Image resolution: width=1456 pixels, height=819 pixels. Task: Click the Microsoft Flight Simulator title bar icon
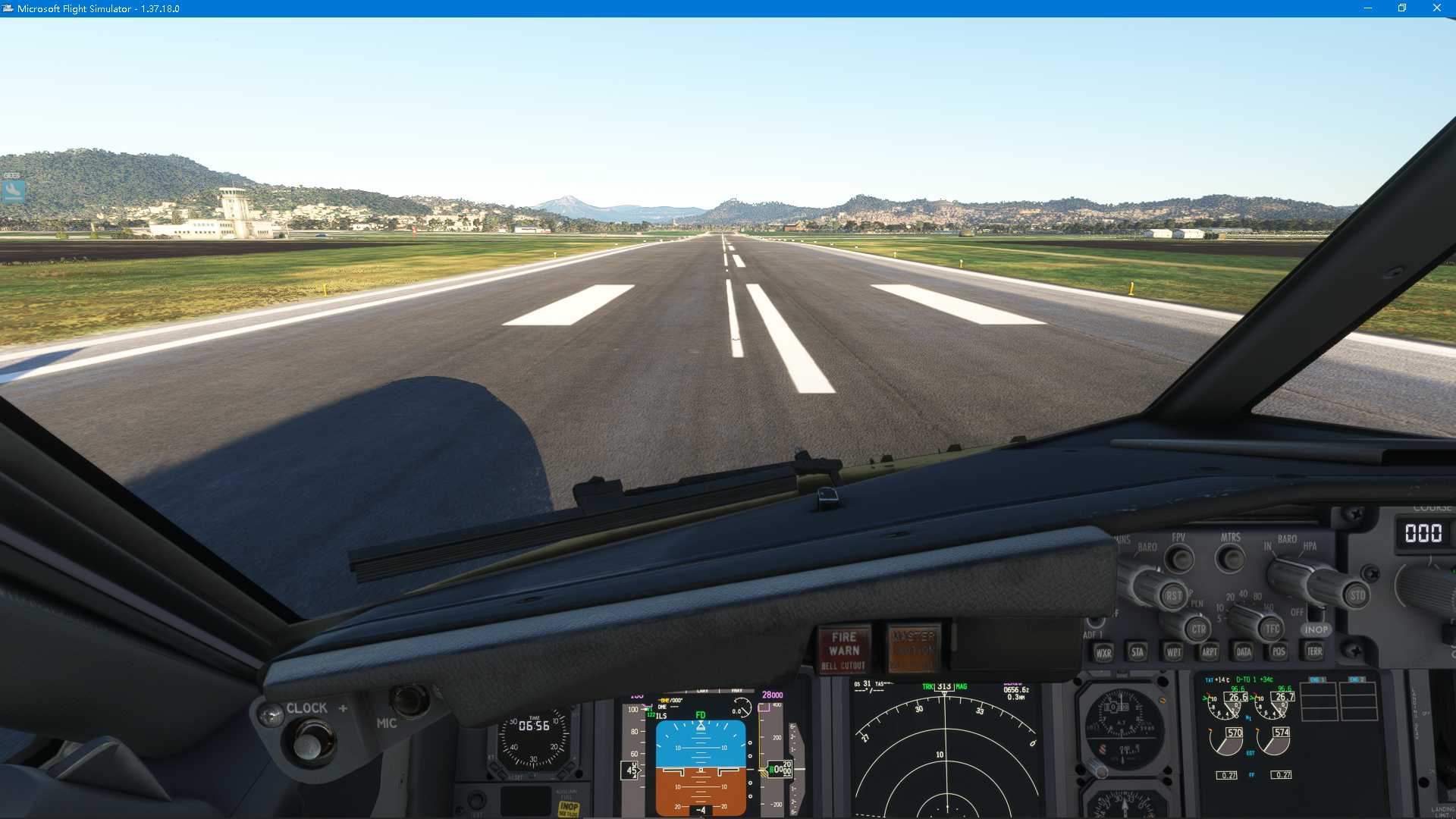pos(8,8)
